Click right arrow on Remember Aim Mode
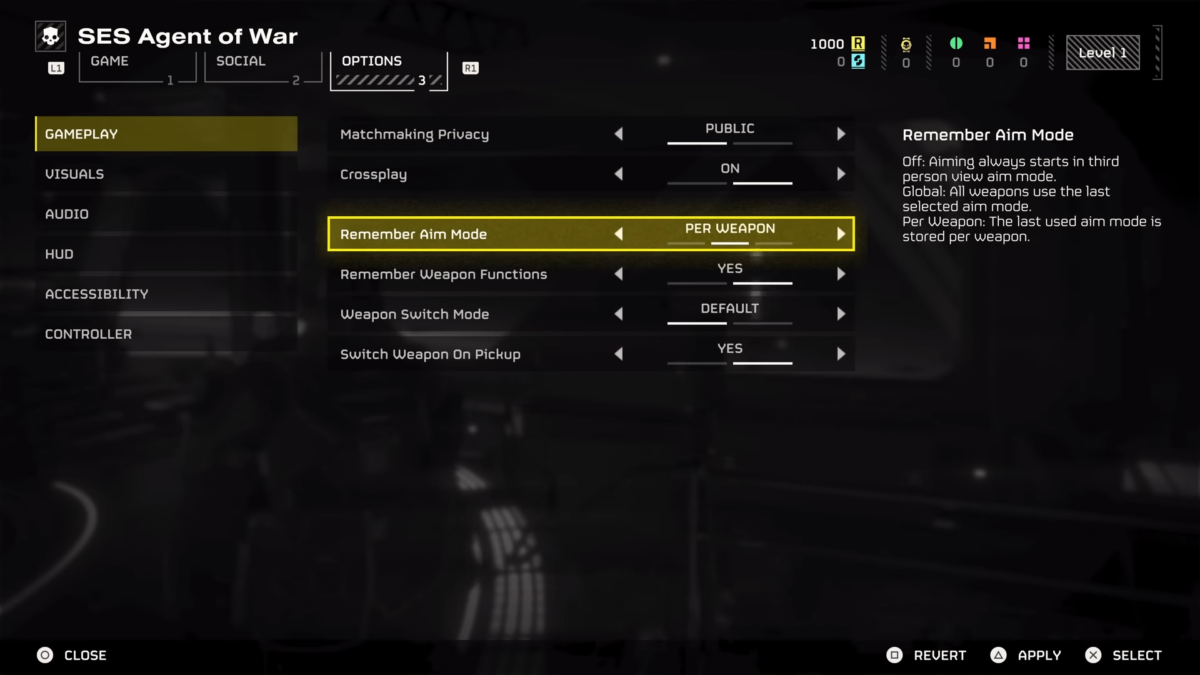Image resolution: width=1200 pixels, height=675 pixels. pos(841,234)
